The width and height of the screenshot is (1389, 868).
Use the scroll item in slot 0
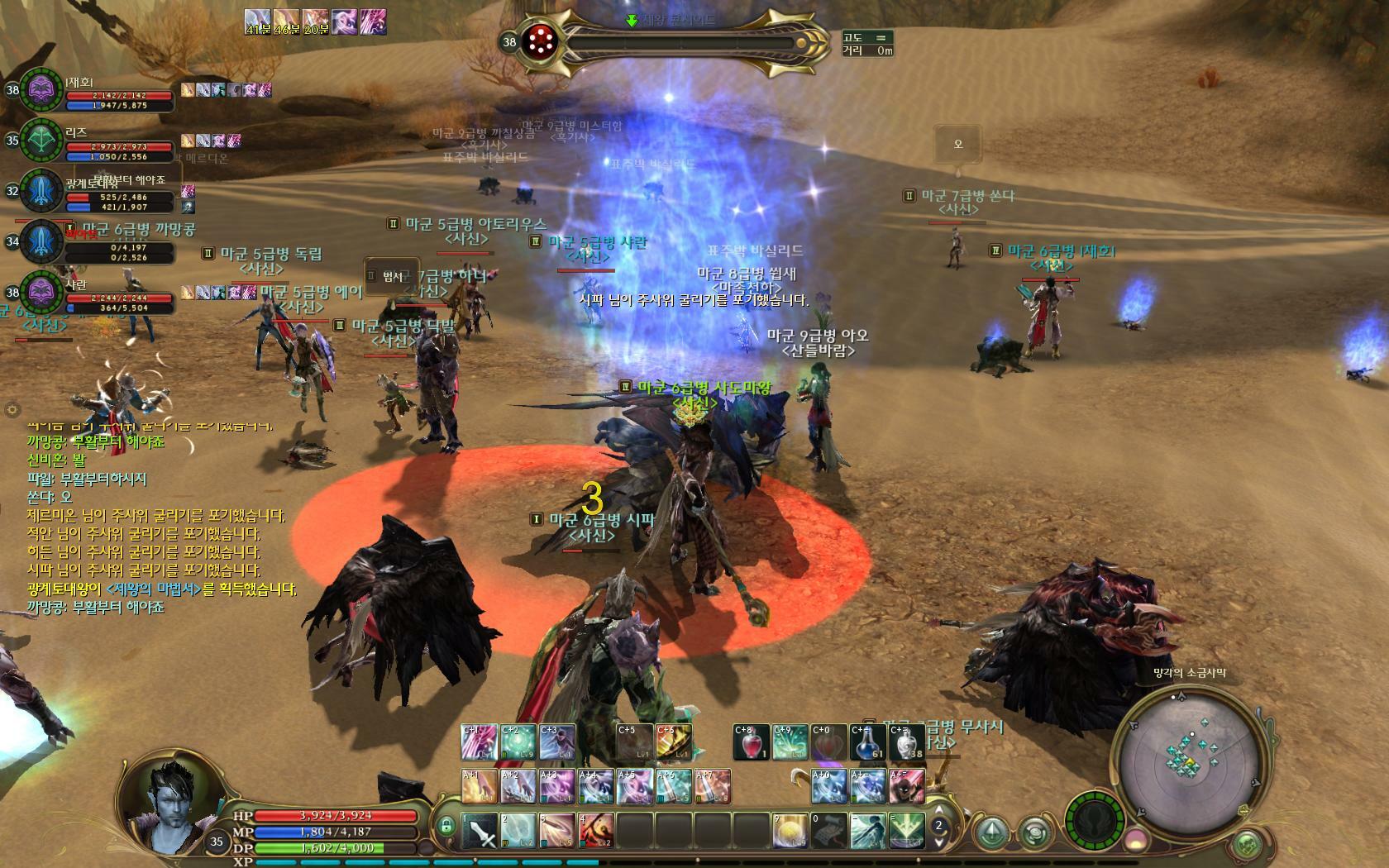(829, 831)
